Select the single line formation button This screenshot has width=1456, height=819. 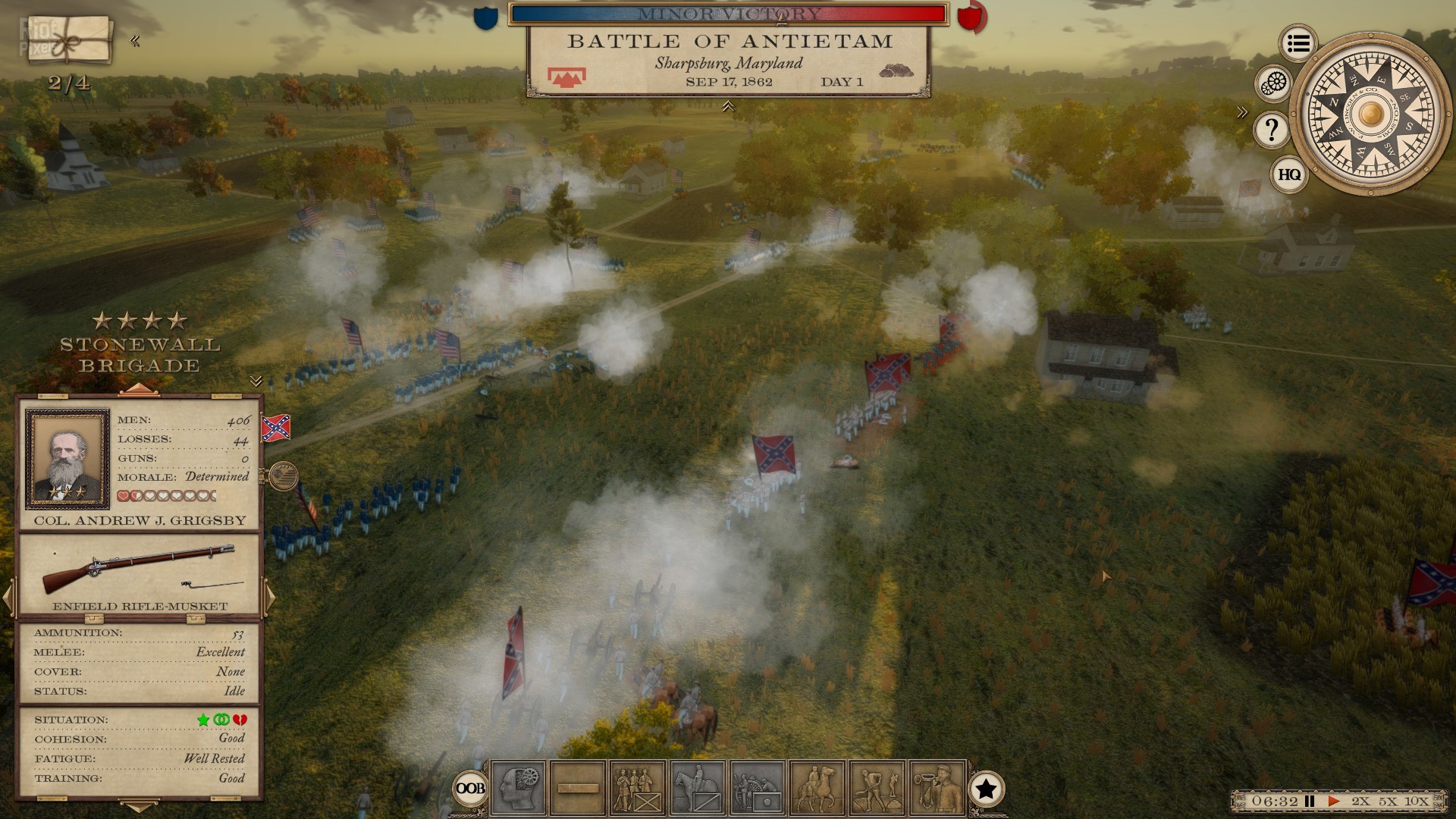[578, 789]
